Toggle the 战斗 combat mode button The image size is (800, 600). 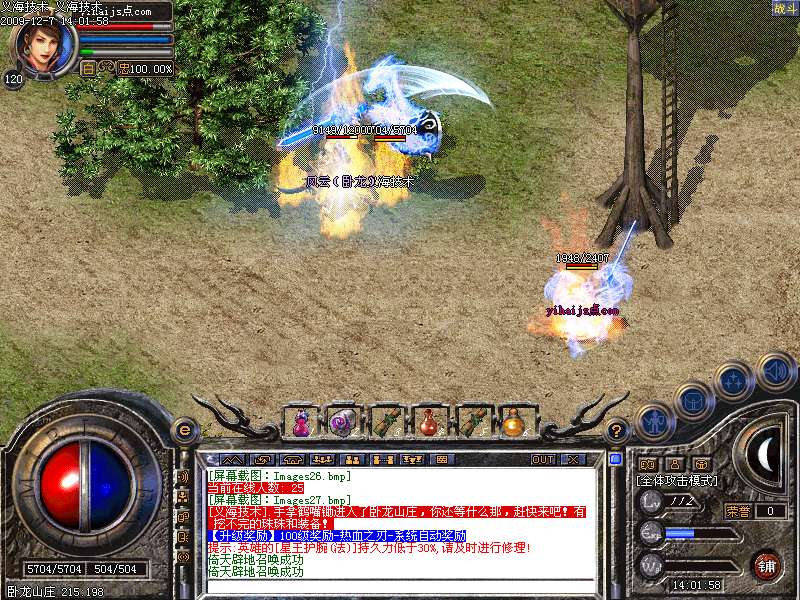785,9
